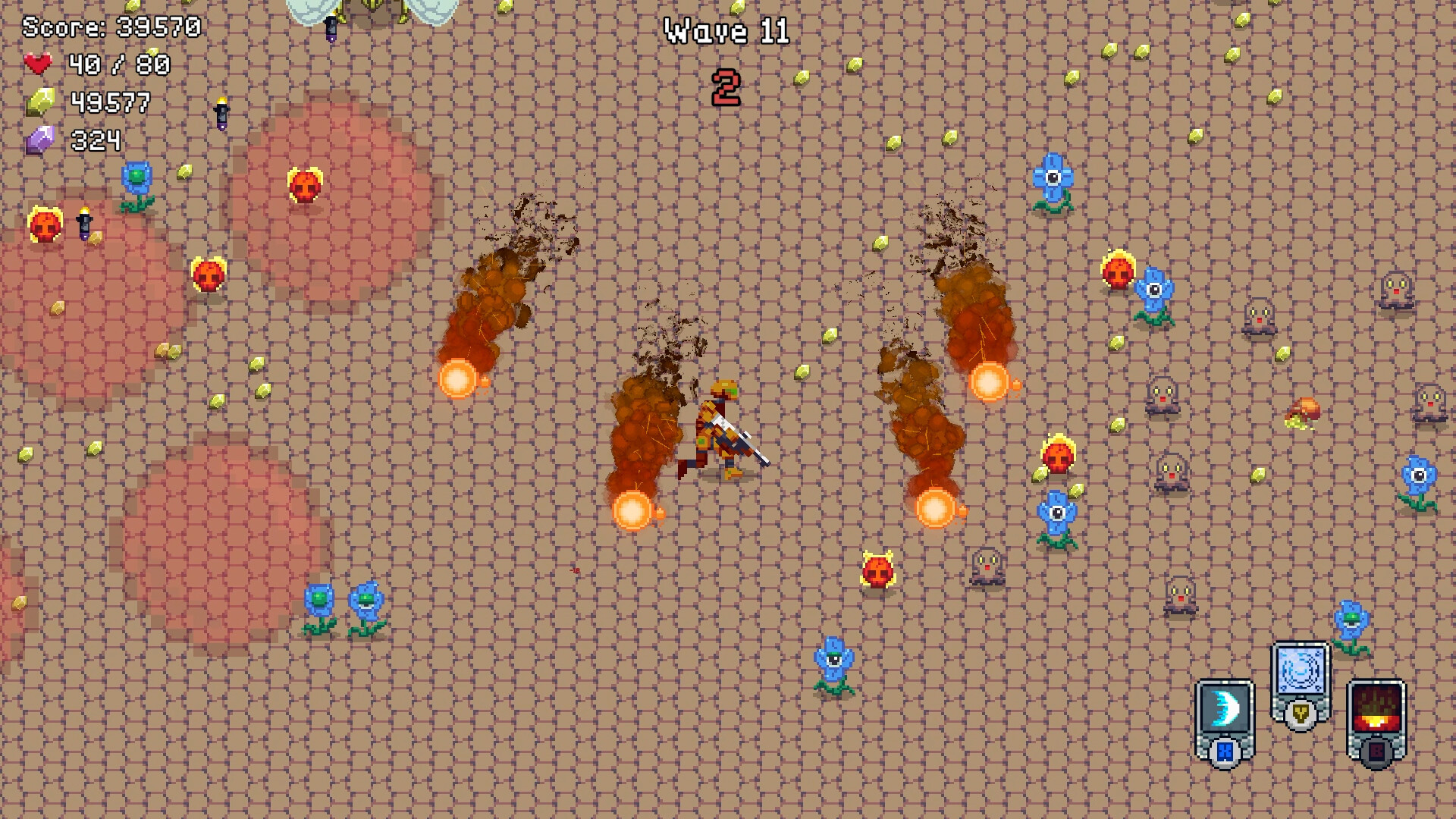
Task: Activate the crescent moon ability icon
Action: (x=1225, y=707)
